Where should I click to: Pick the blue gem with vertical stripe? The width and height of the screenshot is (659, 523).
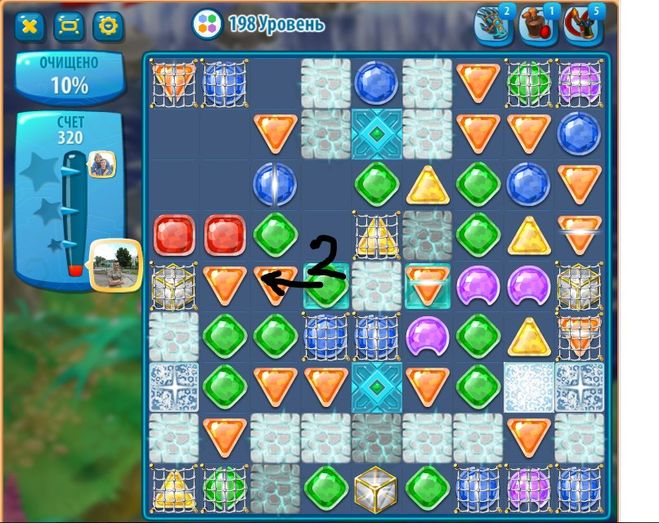point(273,184)
